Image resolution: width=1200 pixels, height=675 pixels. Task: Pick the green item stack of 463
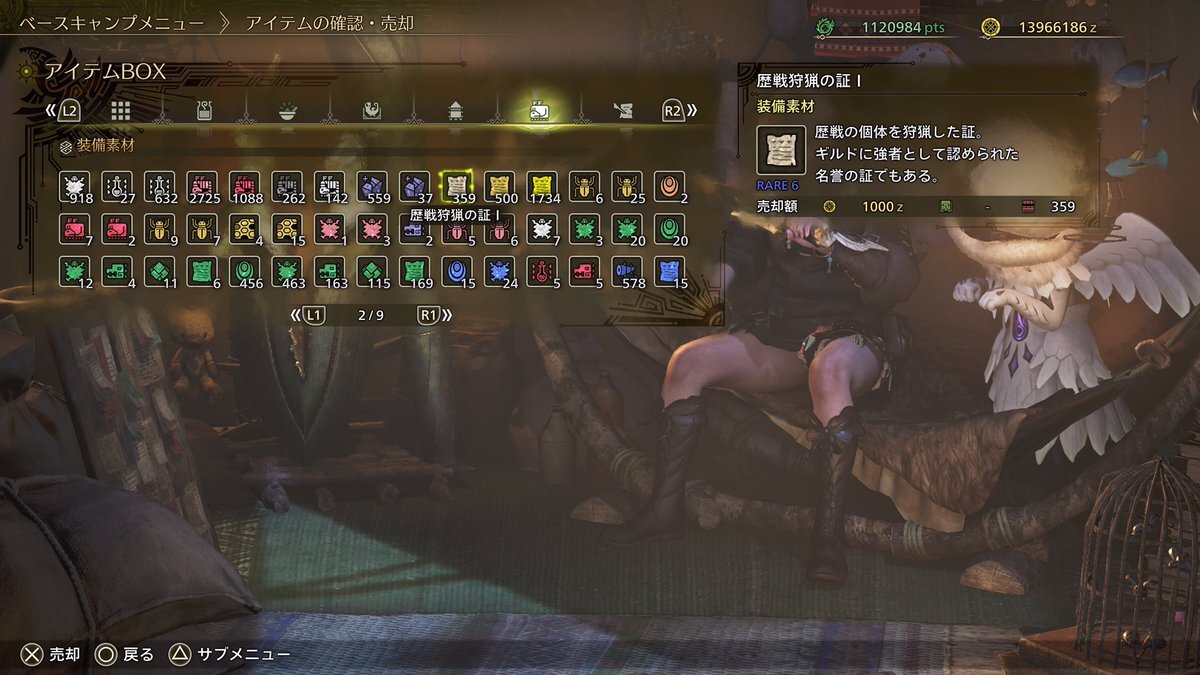(x=287, y=271)
